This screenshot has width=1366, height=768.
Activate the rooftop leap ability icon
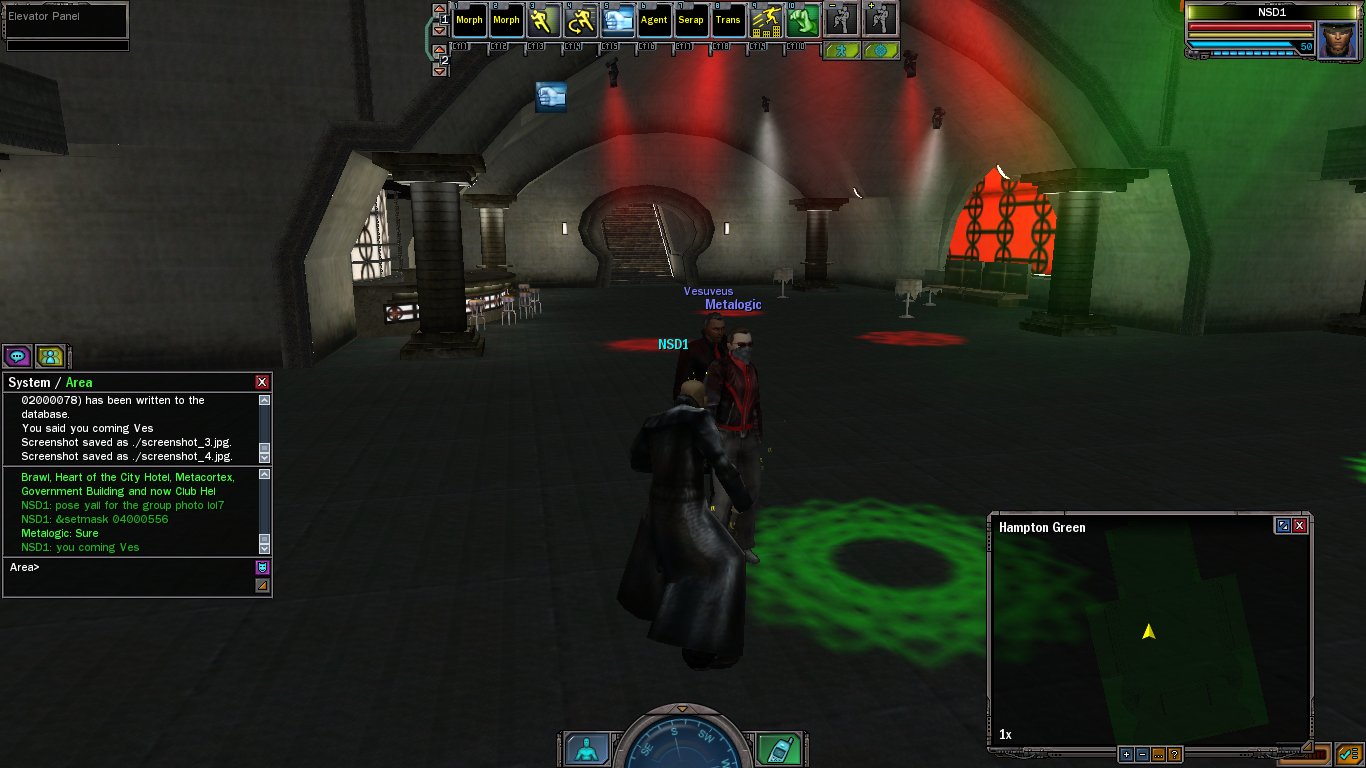tap(765, 20)
